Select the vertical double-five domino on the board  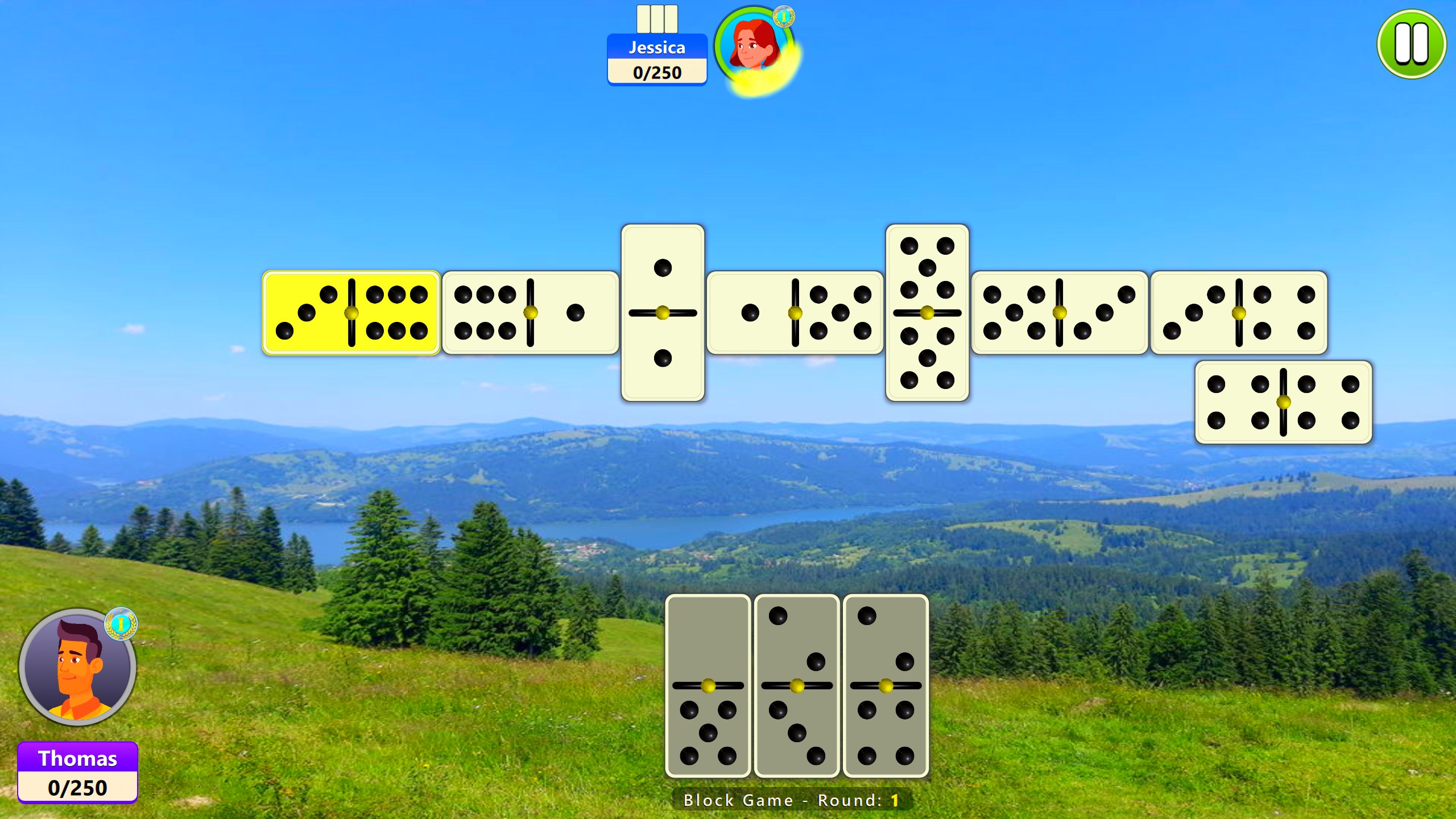click(x=928, y=313)
